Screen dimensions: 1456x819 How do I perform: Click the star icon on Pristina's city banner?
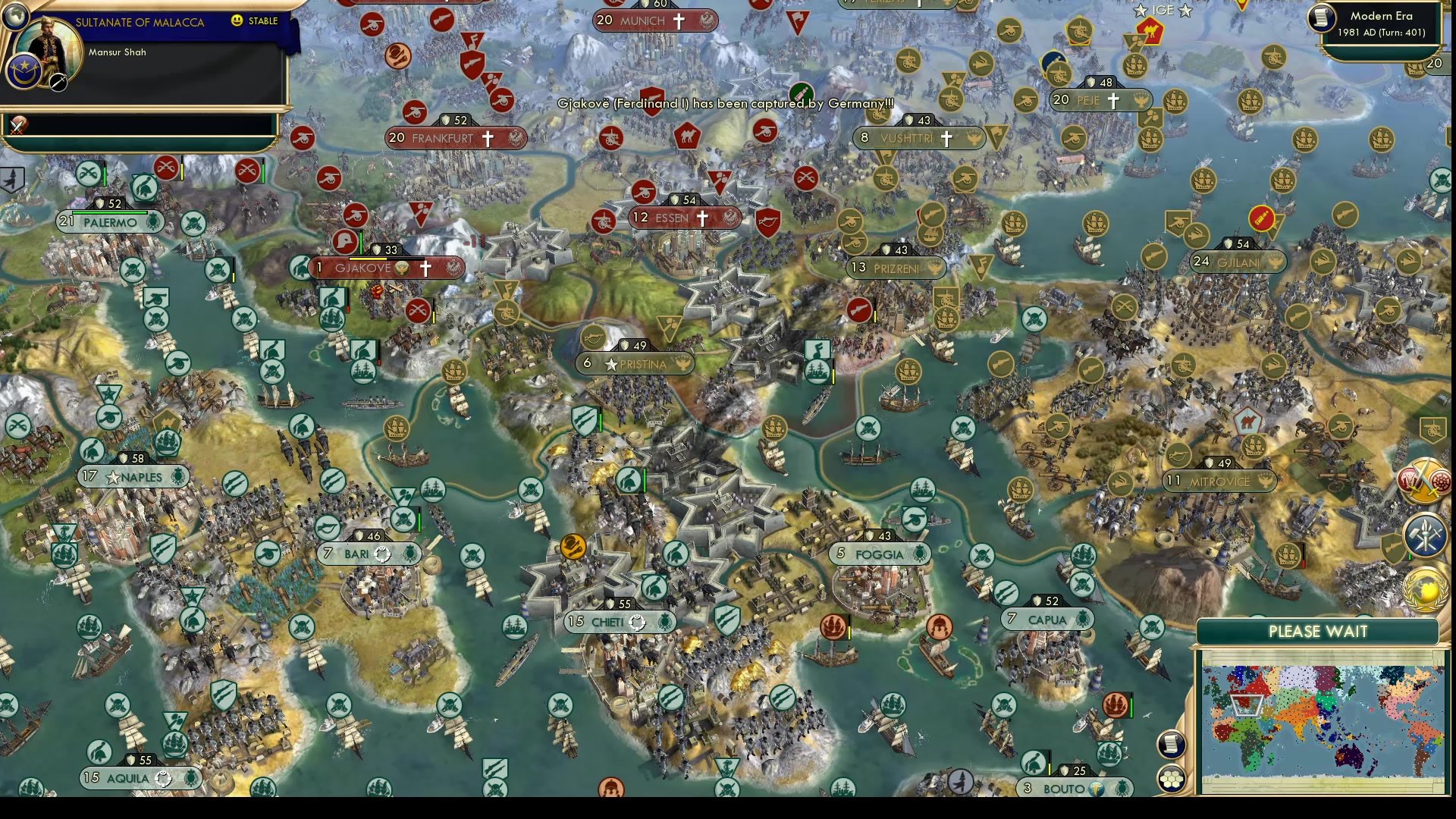[x=610, y=364]
